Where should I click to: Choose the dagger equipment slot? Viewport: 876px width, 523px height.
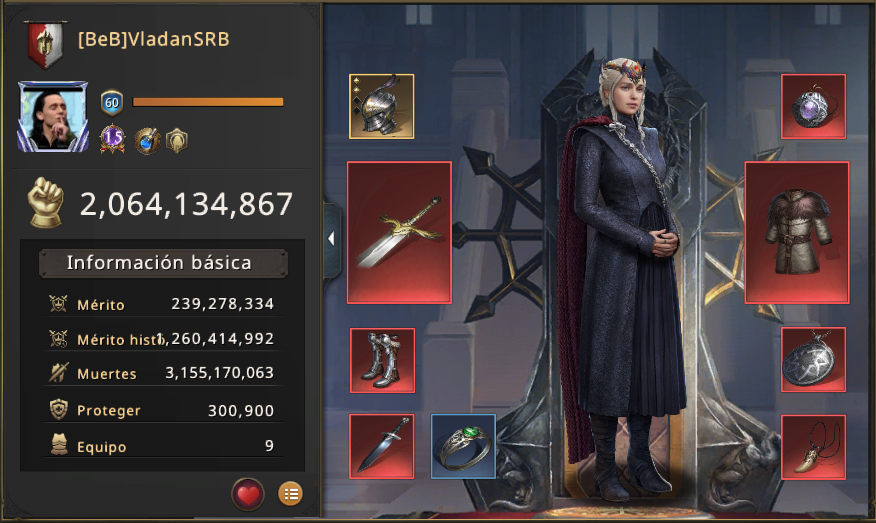point(382,446)
